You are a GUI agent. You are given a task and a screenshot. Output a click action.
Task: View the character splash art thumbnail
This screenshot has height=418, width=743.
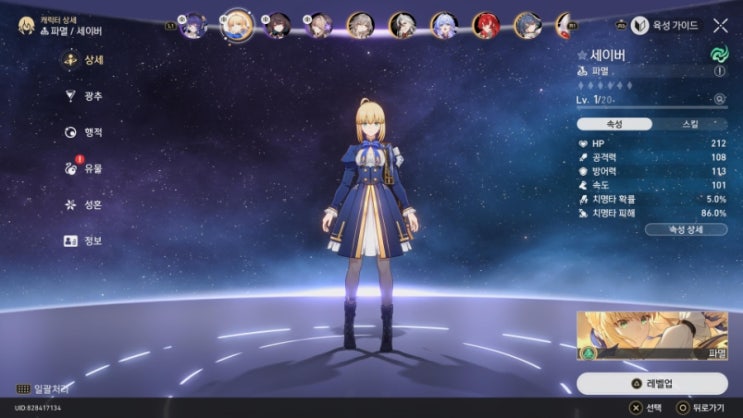(652, 335)
